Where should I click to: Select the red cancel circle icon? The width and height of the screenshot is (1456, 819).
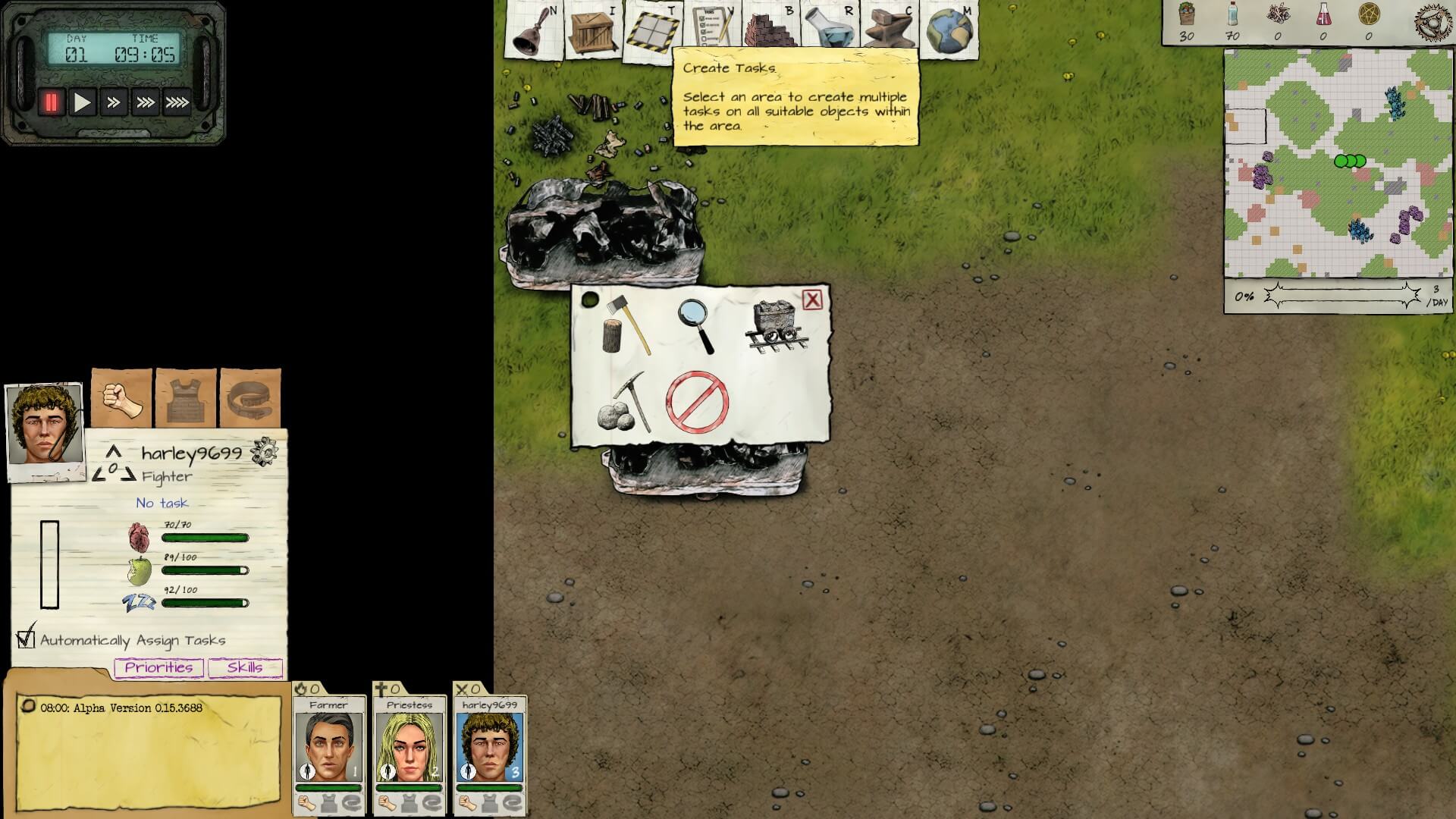(697, 402)
